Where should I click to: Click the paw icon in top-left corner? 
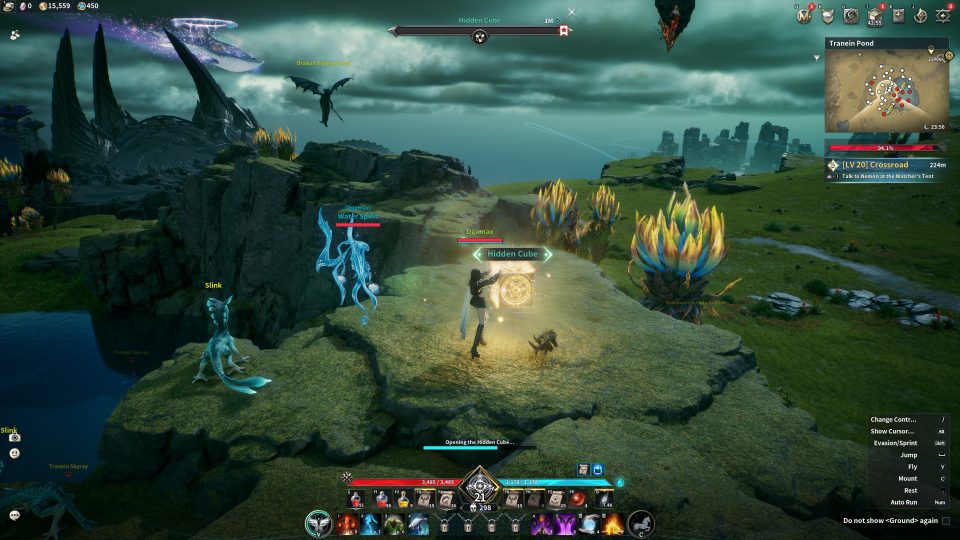click(15, 34)
